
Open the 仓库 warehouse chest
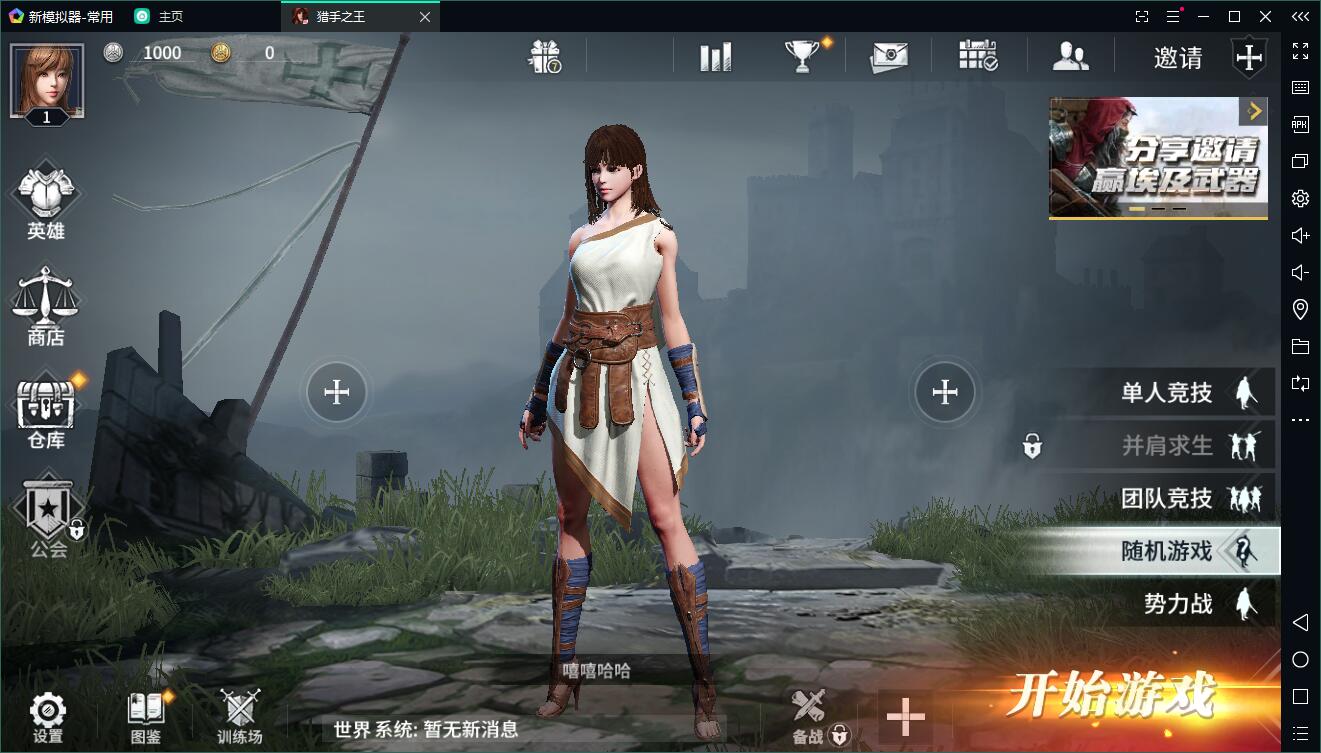point(46,413)
